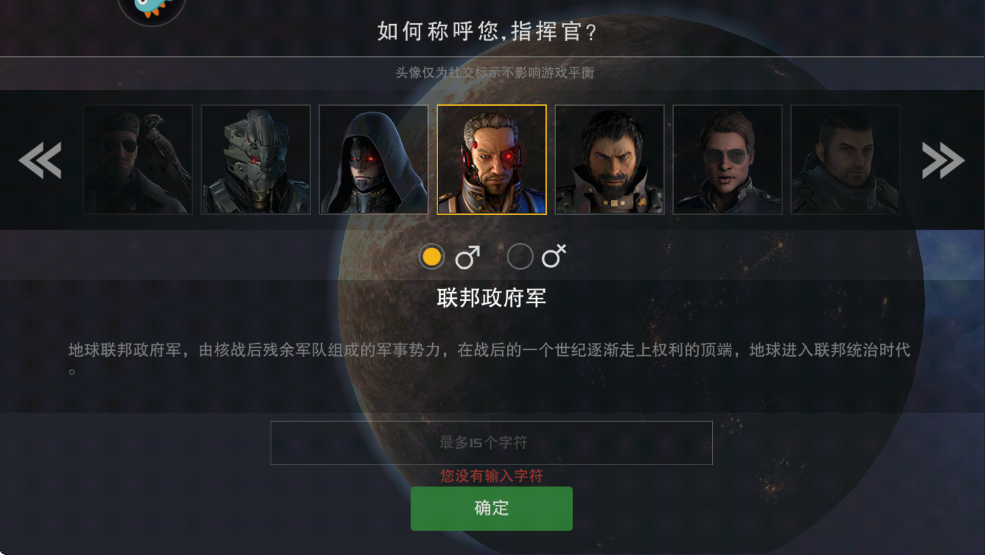
Task: Choose the female gender radio button
Action: 520,257
